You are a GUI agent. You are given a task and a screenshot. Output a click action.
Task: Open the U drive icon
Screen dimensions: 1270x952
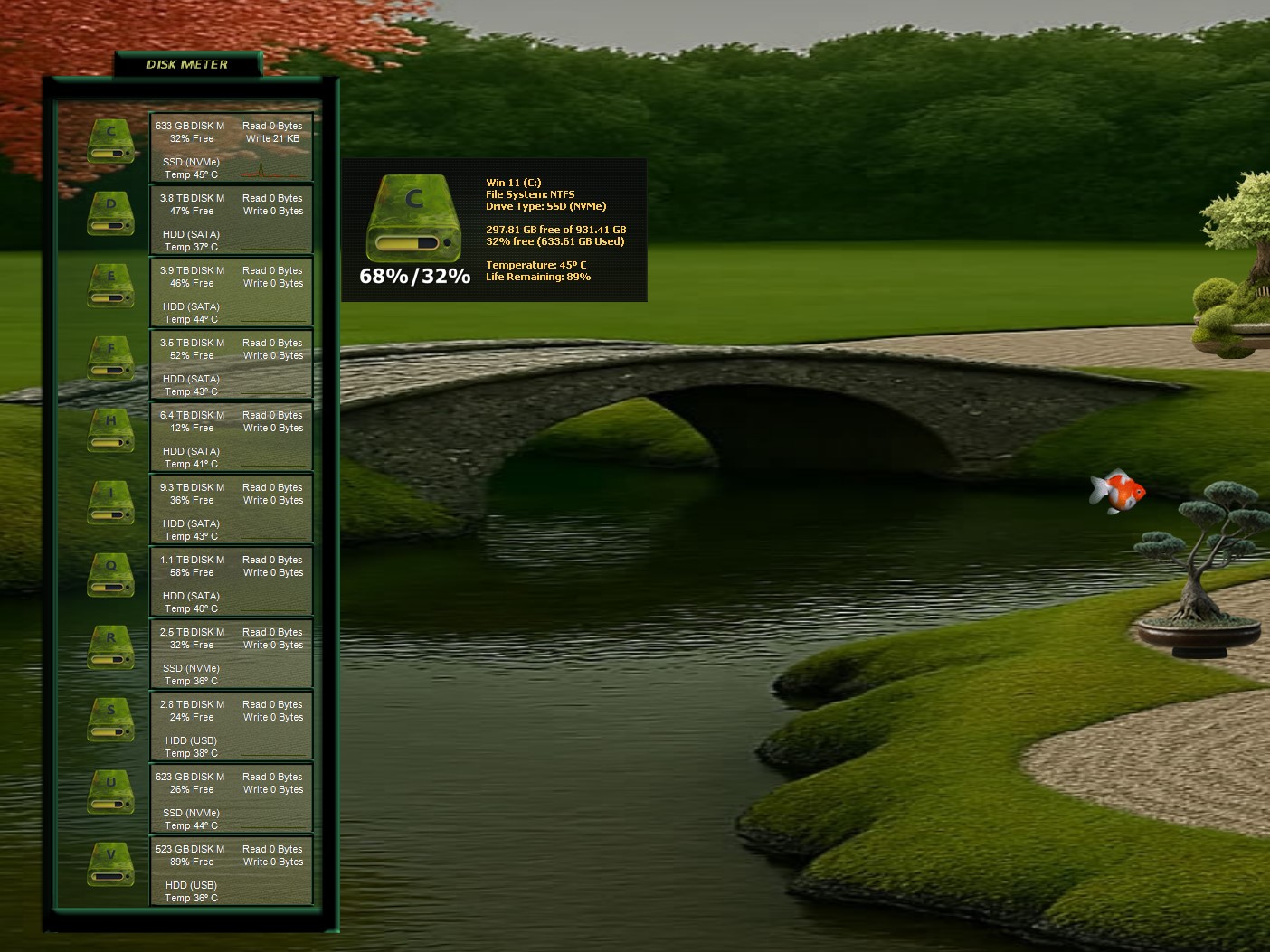point(110,794)
